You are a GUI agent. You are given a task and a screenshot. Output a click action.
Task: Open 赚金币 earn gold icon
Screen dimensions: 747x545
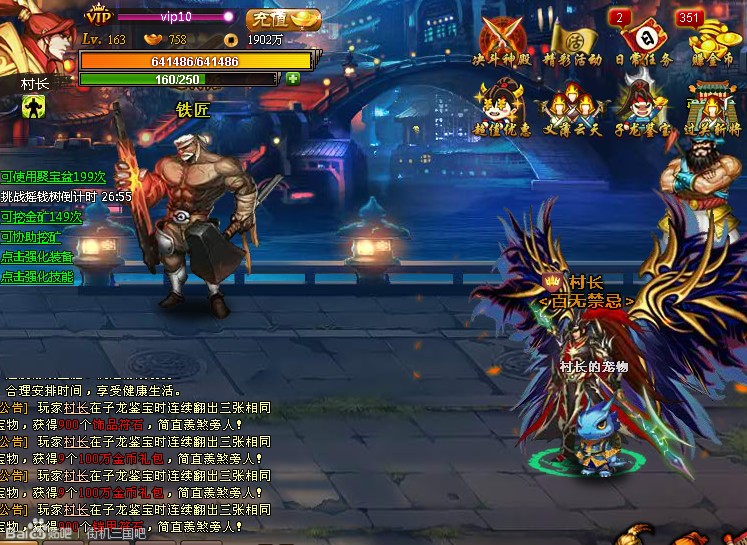pos(714,42)
